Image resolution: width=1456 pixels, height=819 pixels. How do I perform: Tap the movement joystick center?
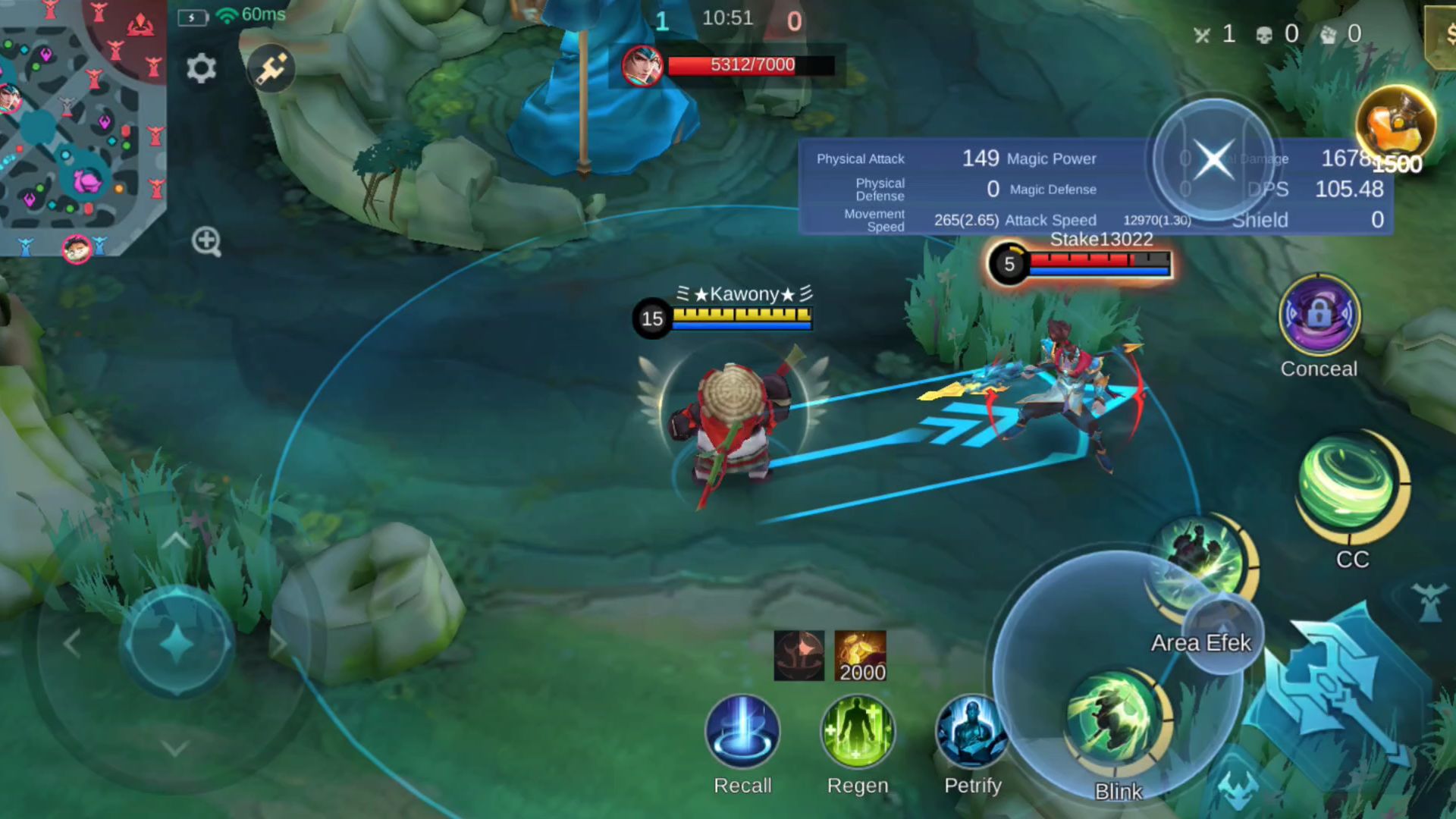coord(177,644)
